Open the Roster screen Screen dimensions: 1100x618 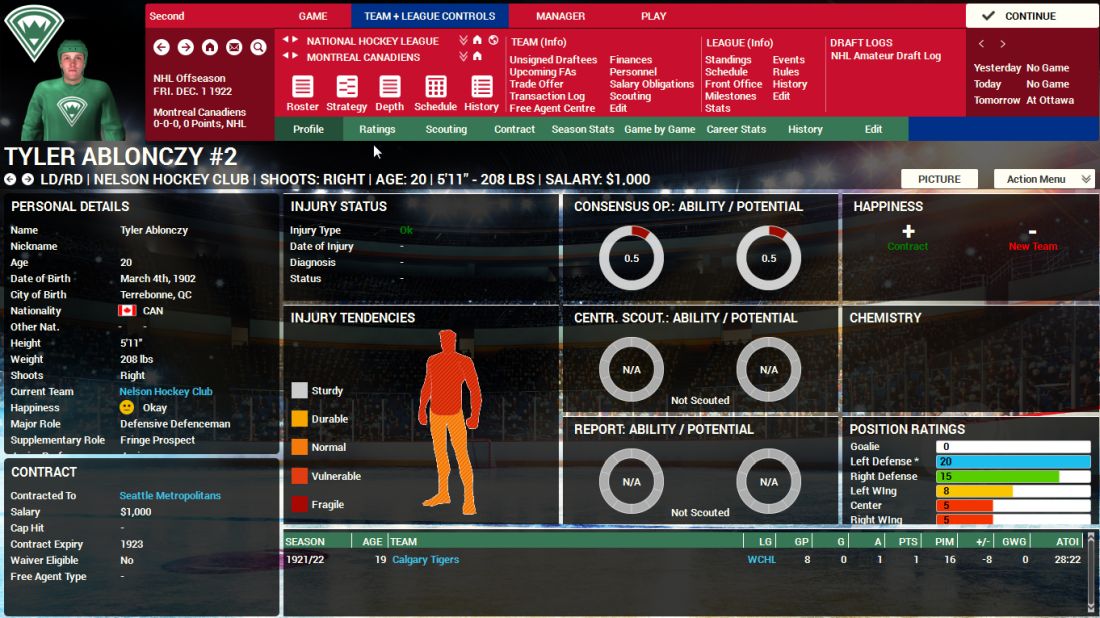click(x=302, y=93)
